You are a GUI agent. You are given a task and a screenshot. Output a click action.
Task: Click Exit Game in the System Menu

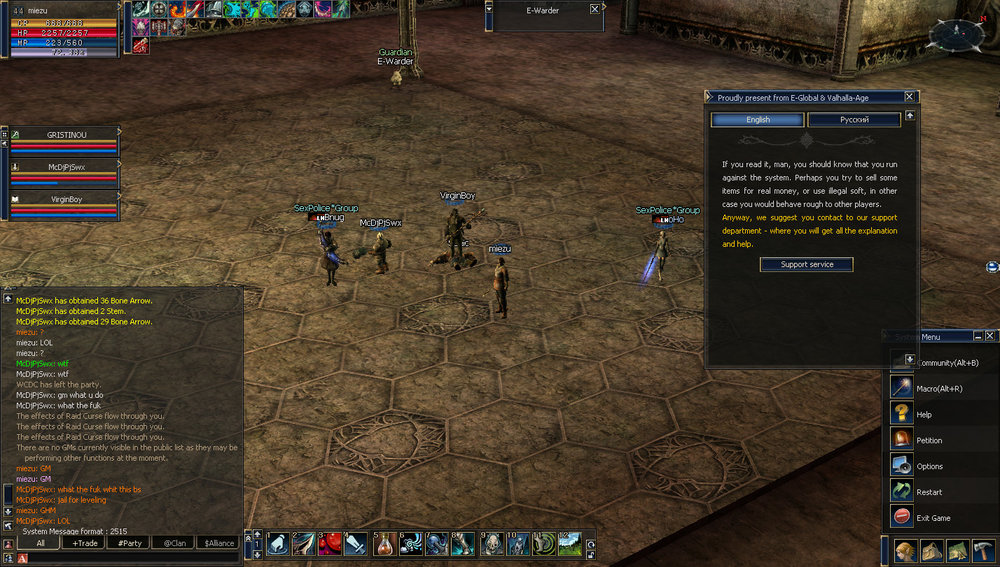pyautogui.click(x=933, y=518)
